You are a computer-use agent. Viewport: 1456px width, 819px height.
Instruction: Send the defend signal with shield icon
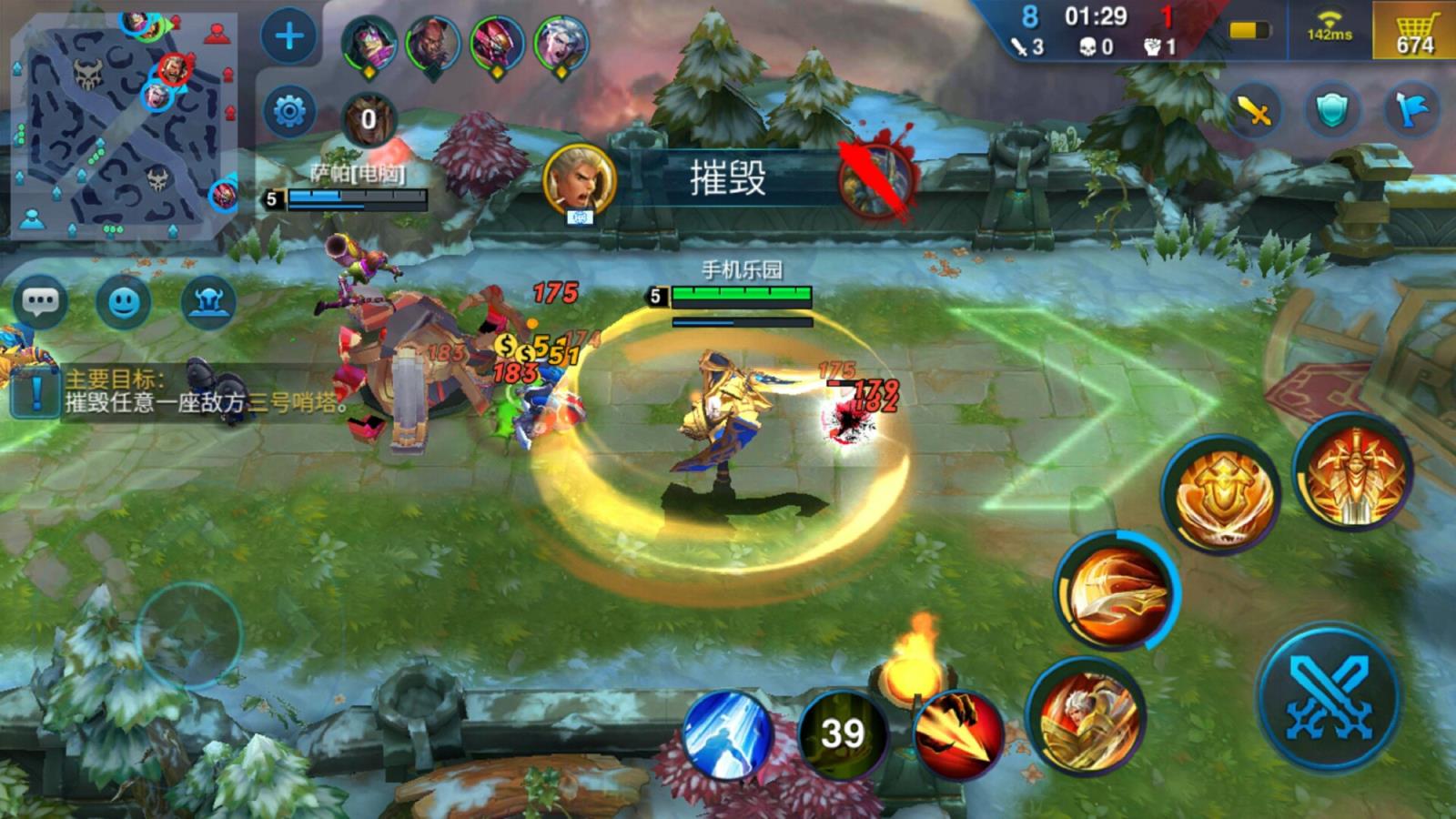(x=1332, y=111)
